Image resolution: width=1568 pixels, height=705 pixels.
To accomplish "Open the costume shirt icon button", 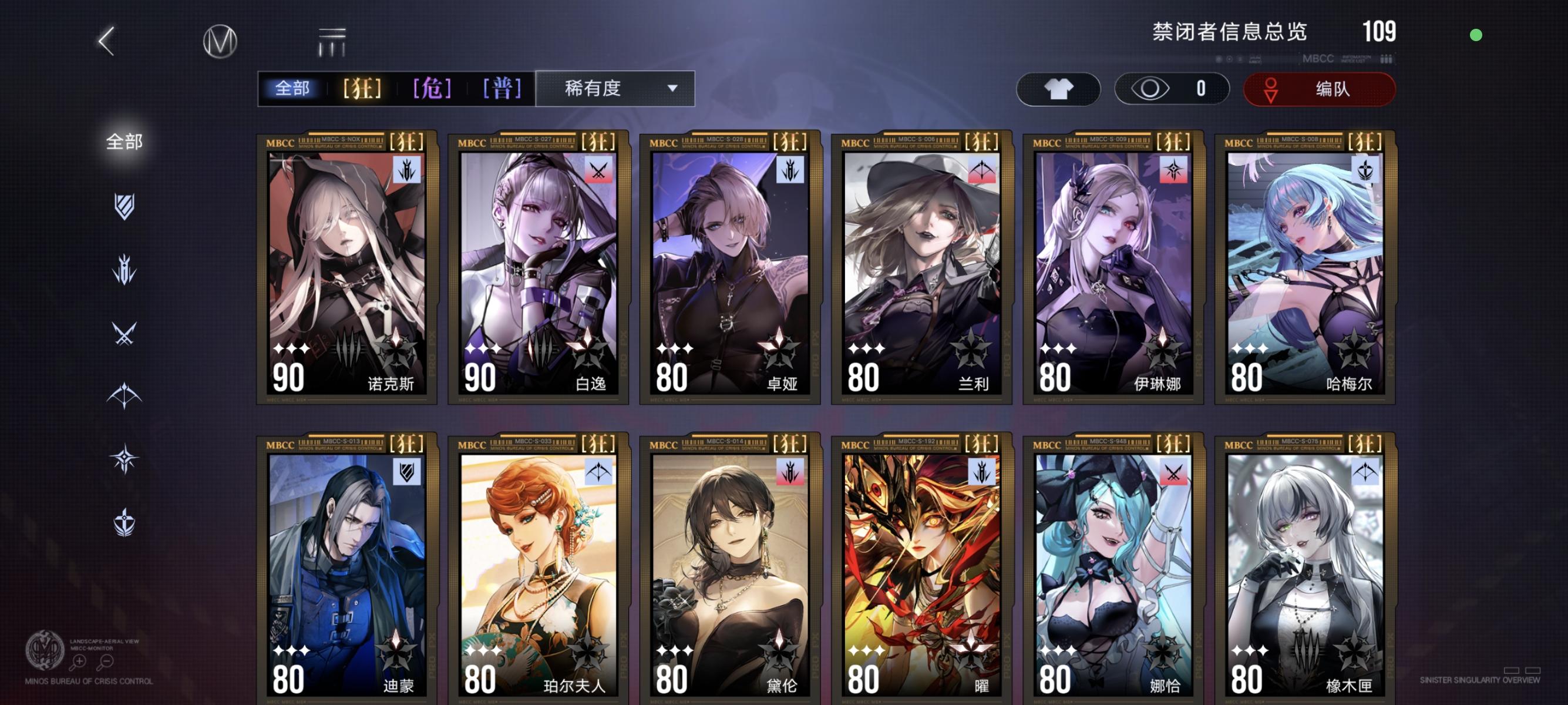I will (x=1058, y=89).
